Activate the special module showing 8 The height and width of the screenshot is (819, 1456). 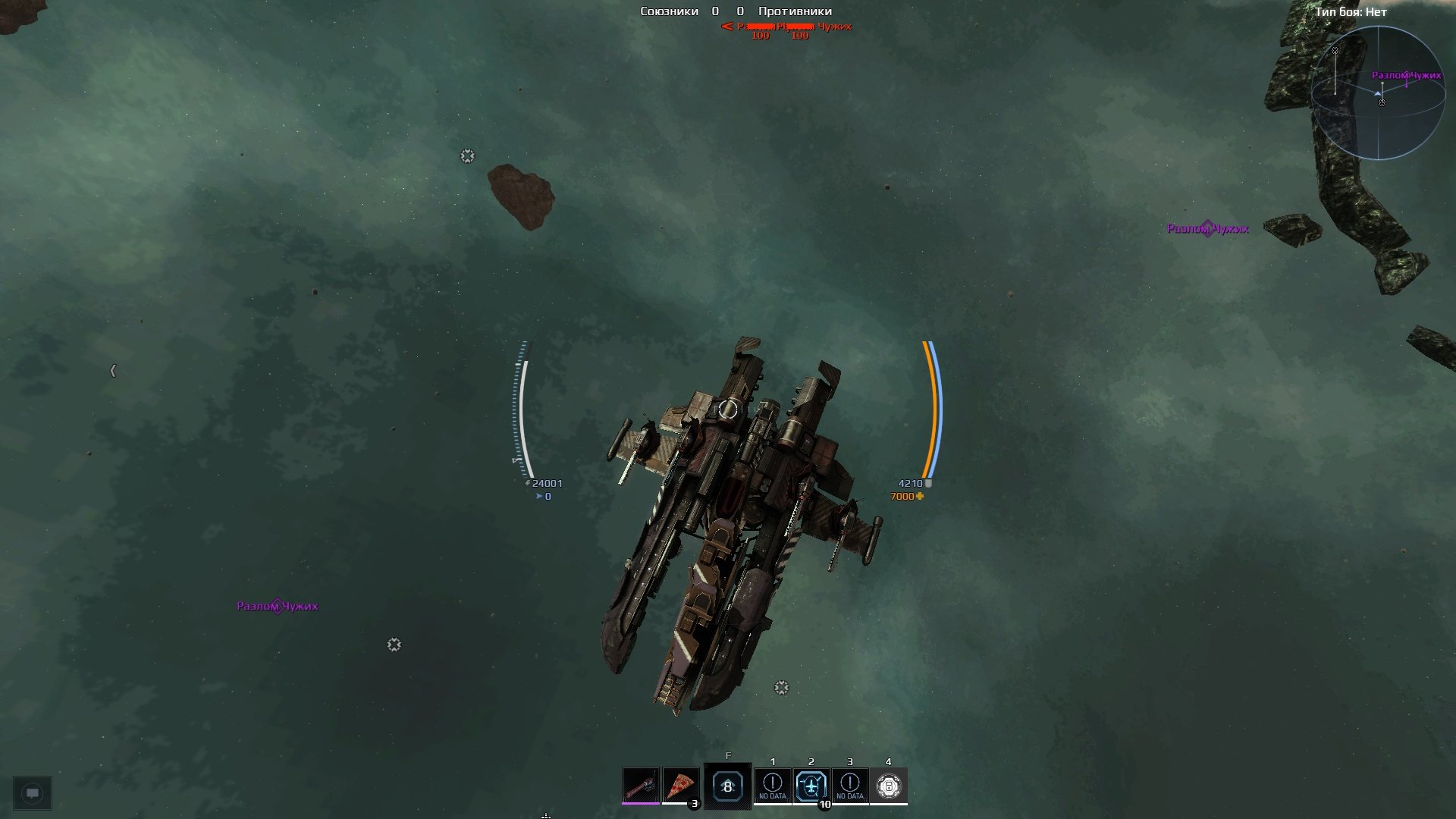click(x=727, y=786)
